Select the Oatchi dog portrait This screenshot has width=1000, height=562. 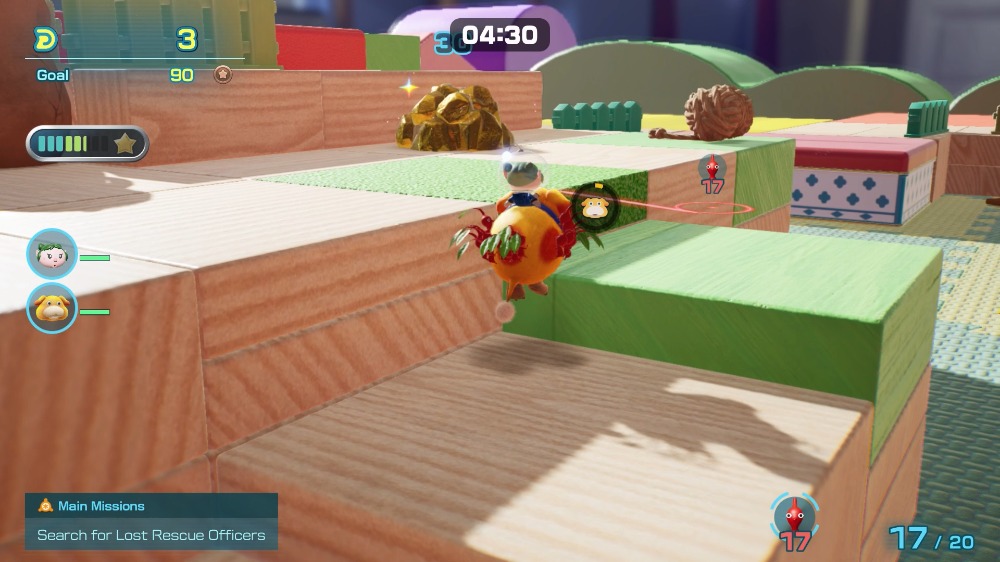pyautogui.click(x=51, y=308)
